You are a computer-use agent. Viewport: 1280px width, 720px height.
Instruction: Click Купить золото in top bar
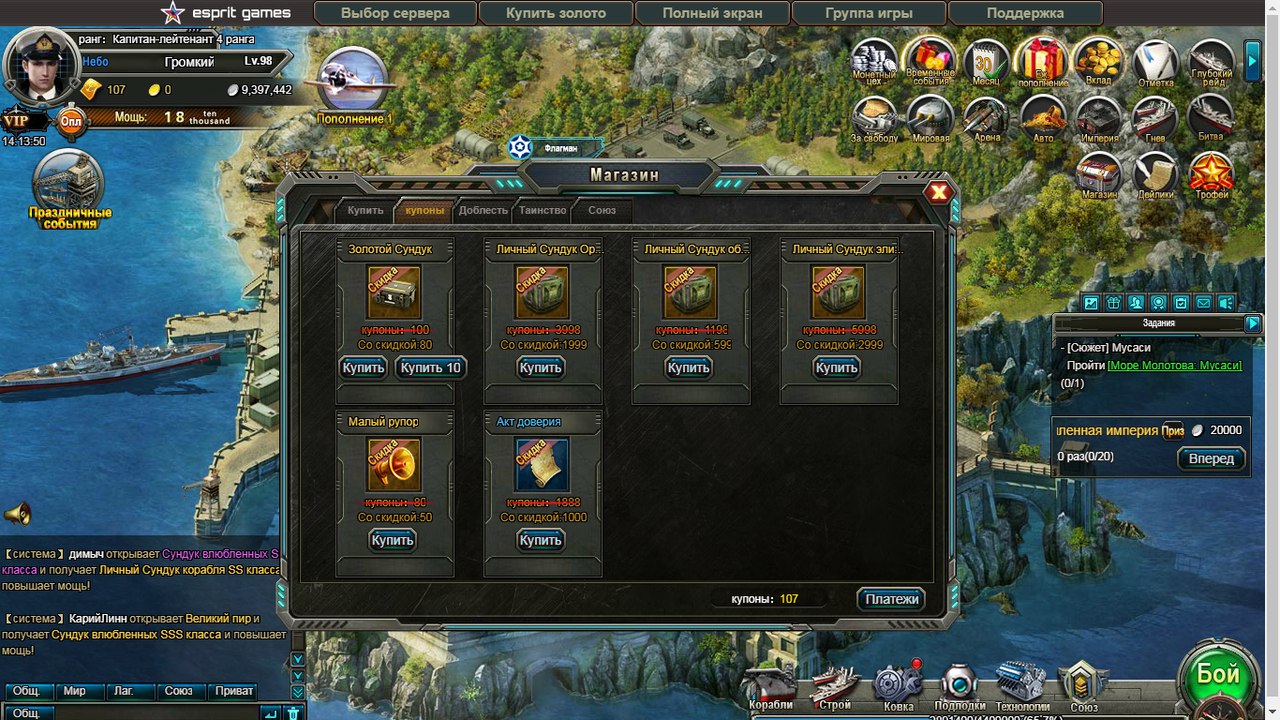click(556, 14)
